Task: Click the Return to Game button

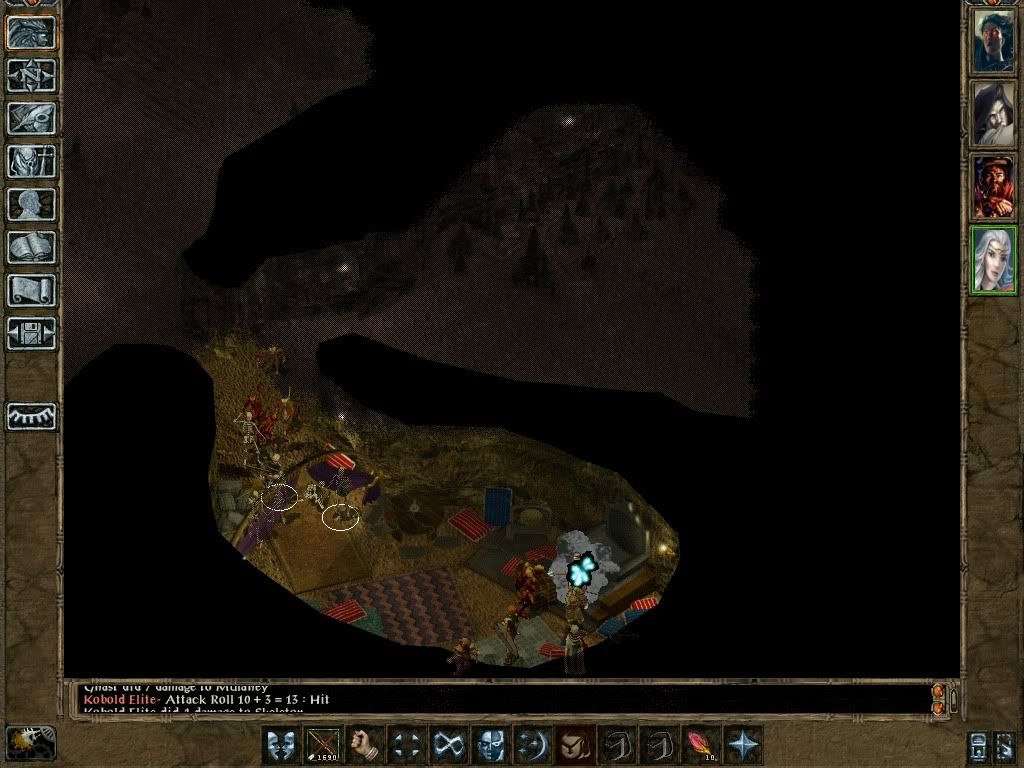Action: tap(32, 32)
